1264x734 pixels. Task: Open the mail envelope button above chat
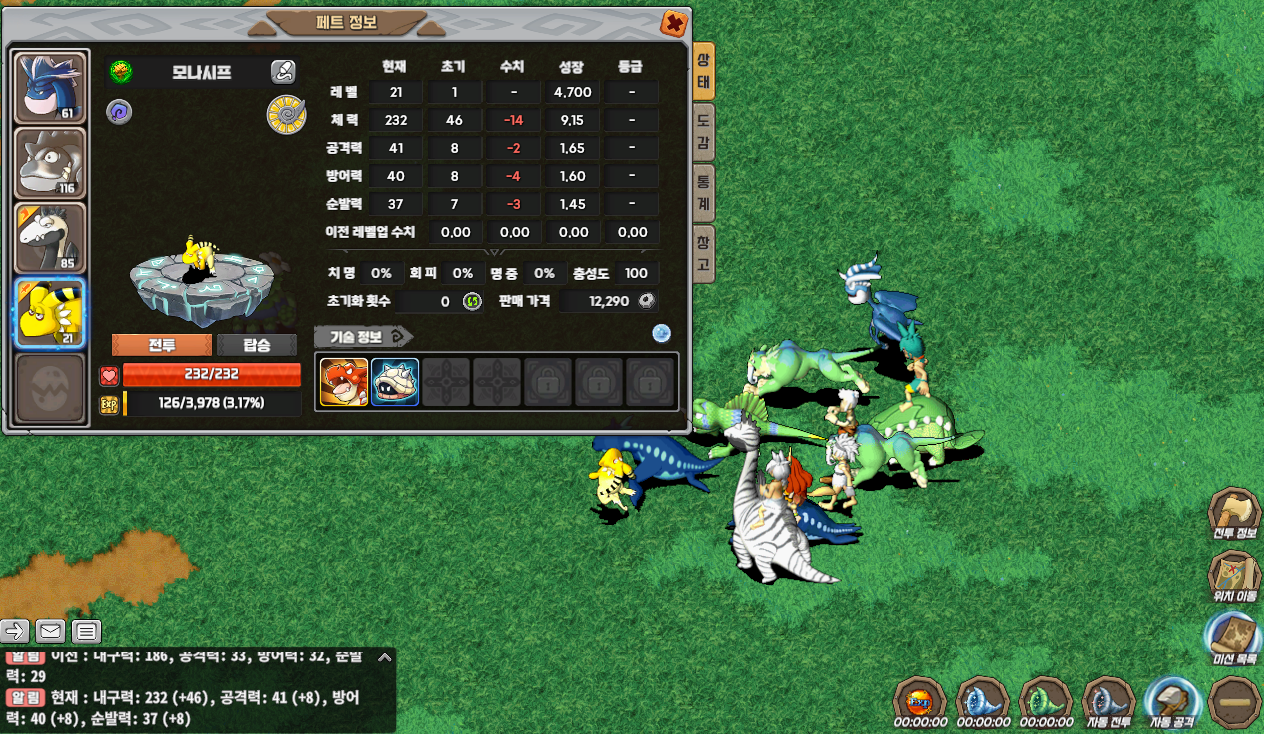tap(50, 631)
